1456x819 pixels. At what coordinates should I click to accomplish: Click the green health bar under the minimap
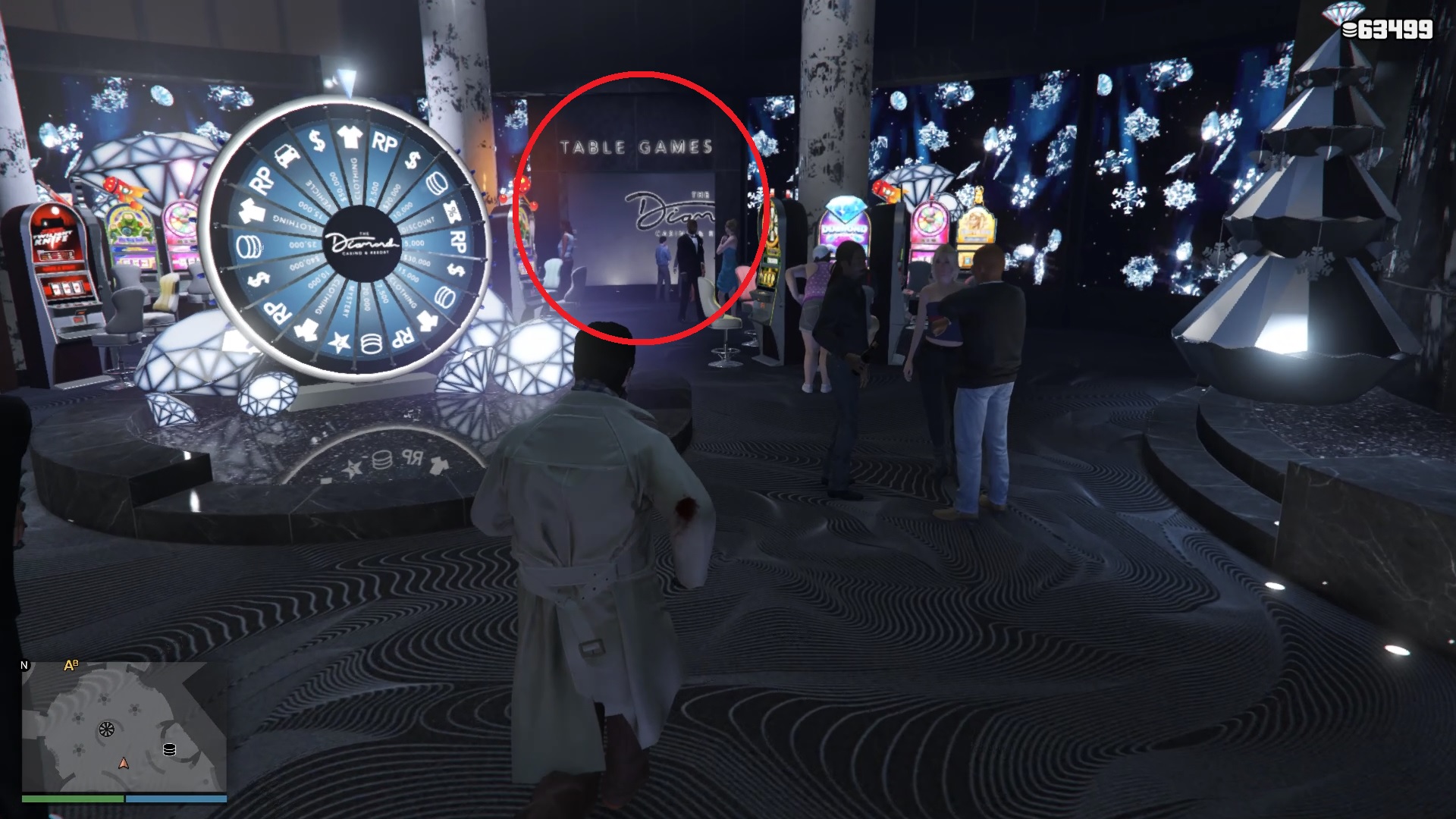(72, 799)
